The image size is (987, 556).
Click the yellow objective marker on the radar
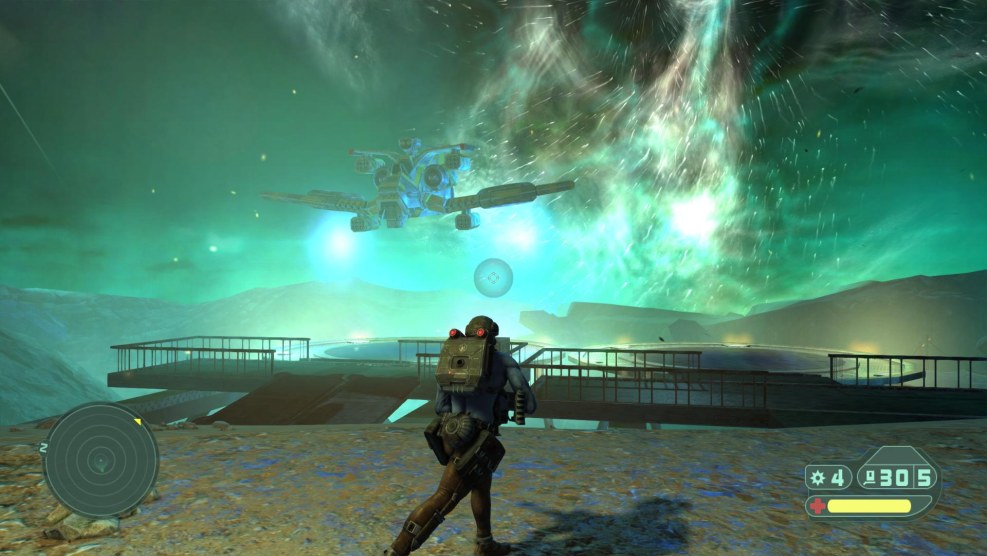point(137,421)
